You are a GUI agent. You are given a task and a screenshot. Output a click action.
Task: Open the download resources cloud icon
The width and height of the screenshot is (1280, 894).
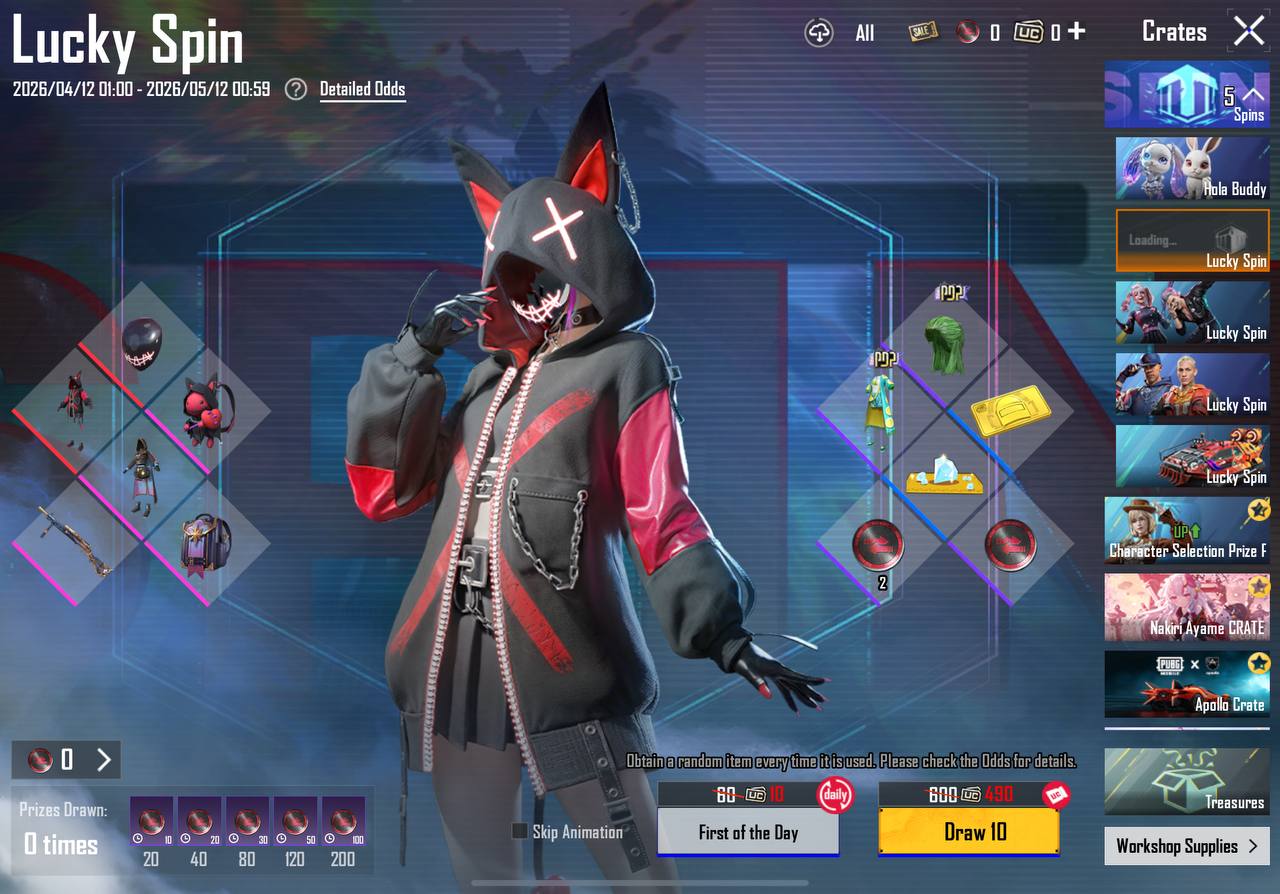[819, 33]
